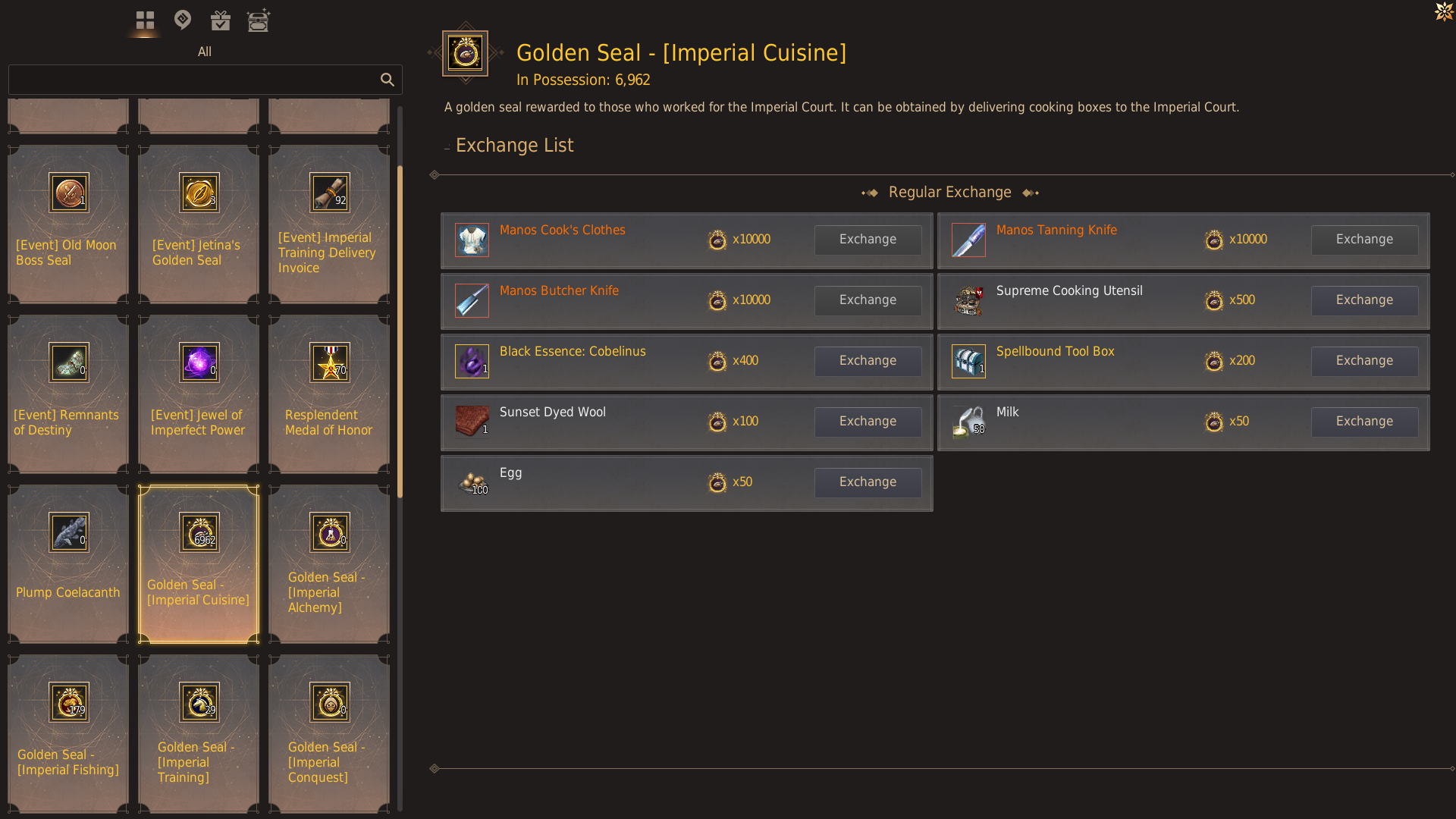Open the gift box category icon
This screenshot has height=819, width=1456.
(221, 20)
